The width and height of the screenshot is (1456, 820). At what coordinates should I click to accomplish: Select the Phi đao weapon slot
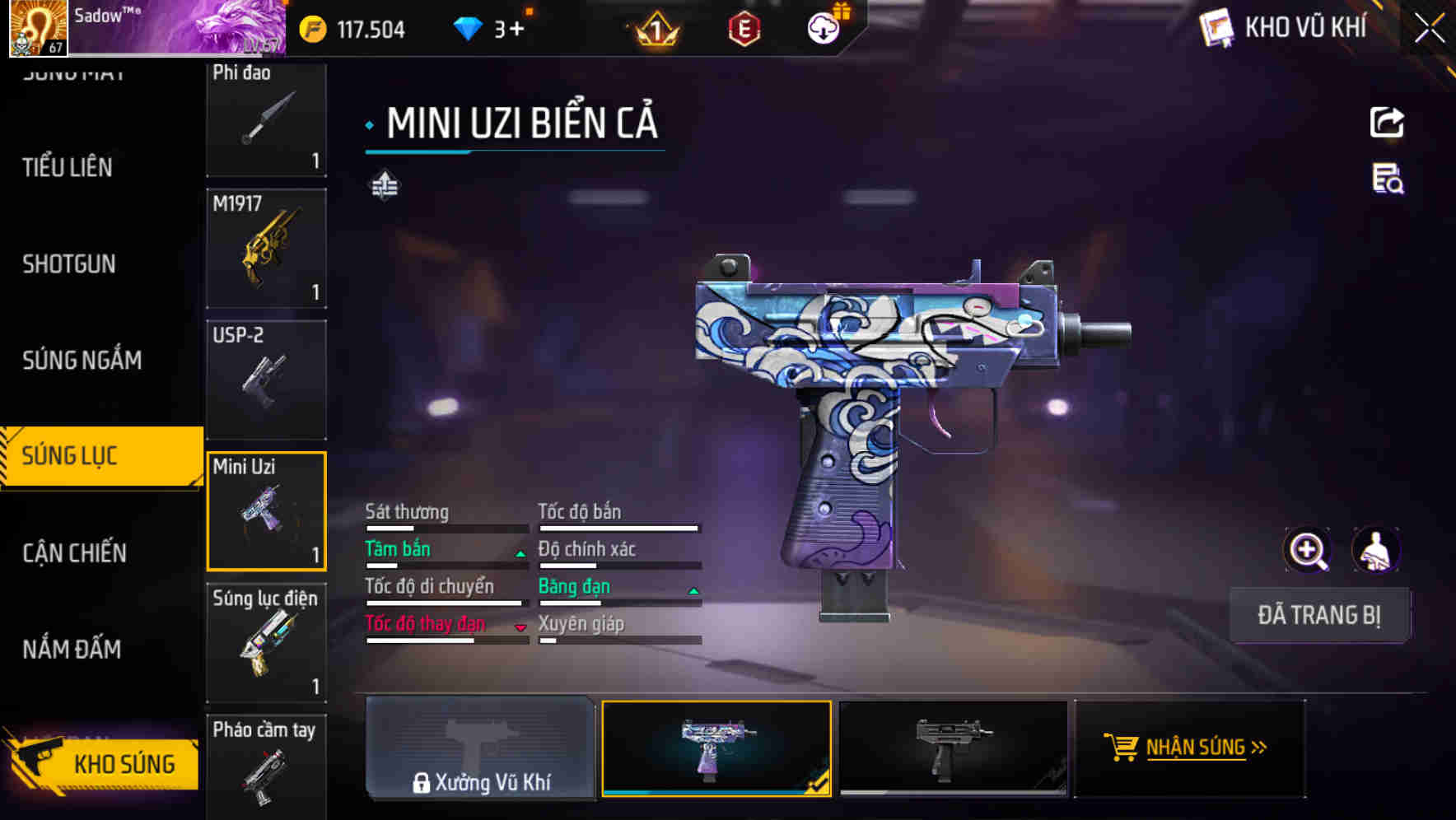tap(266, 118)
